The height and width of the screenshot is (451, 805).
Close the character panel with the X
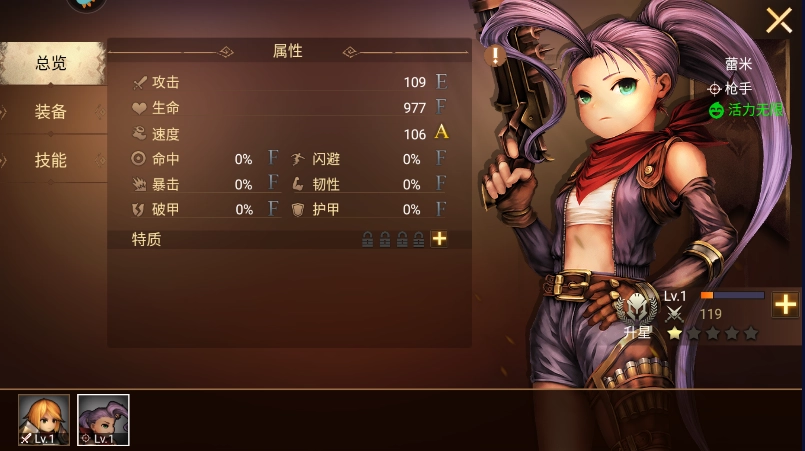(779, 21)
